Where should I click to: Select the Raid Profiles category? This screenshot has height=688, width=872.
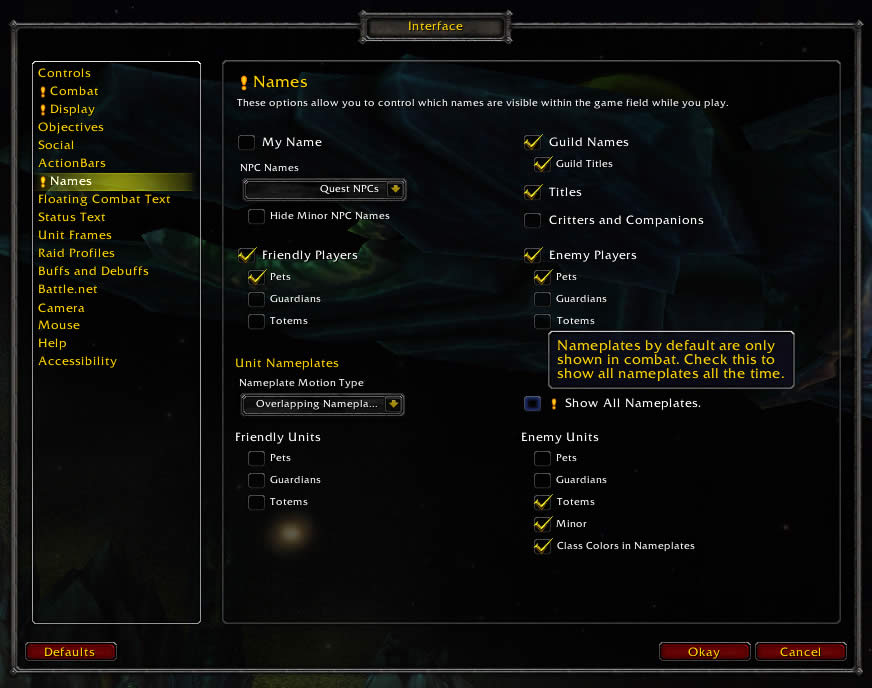pyautogui.click(x=76, y=253)
